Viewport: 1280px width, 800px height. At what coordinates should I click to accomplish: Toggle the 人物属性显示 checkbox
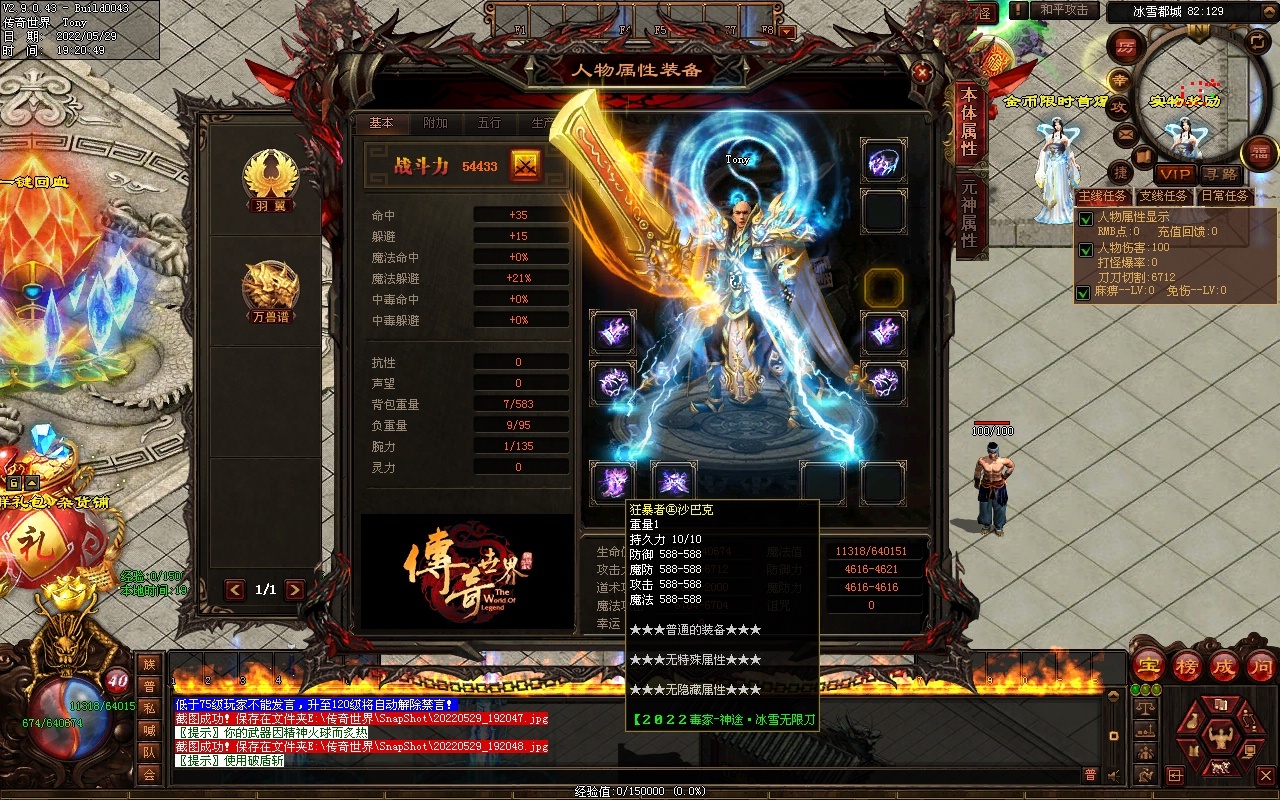(x=1085, y=219)
